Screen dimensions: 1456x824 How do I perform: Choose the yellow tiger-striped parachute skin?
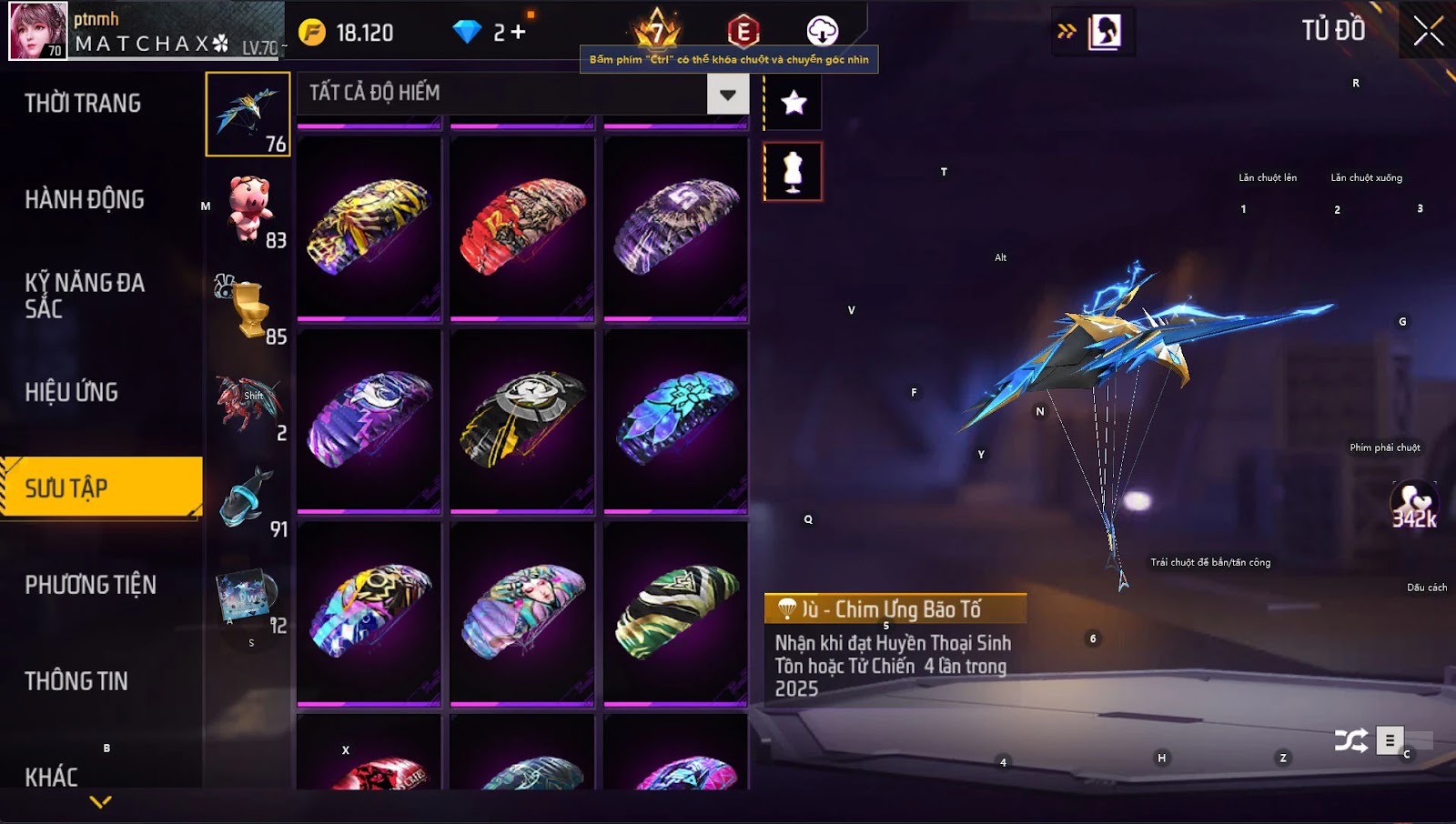pos(369,227)
